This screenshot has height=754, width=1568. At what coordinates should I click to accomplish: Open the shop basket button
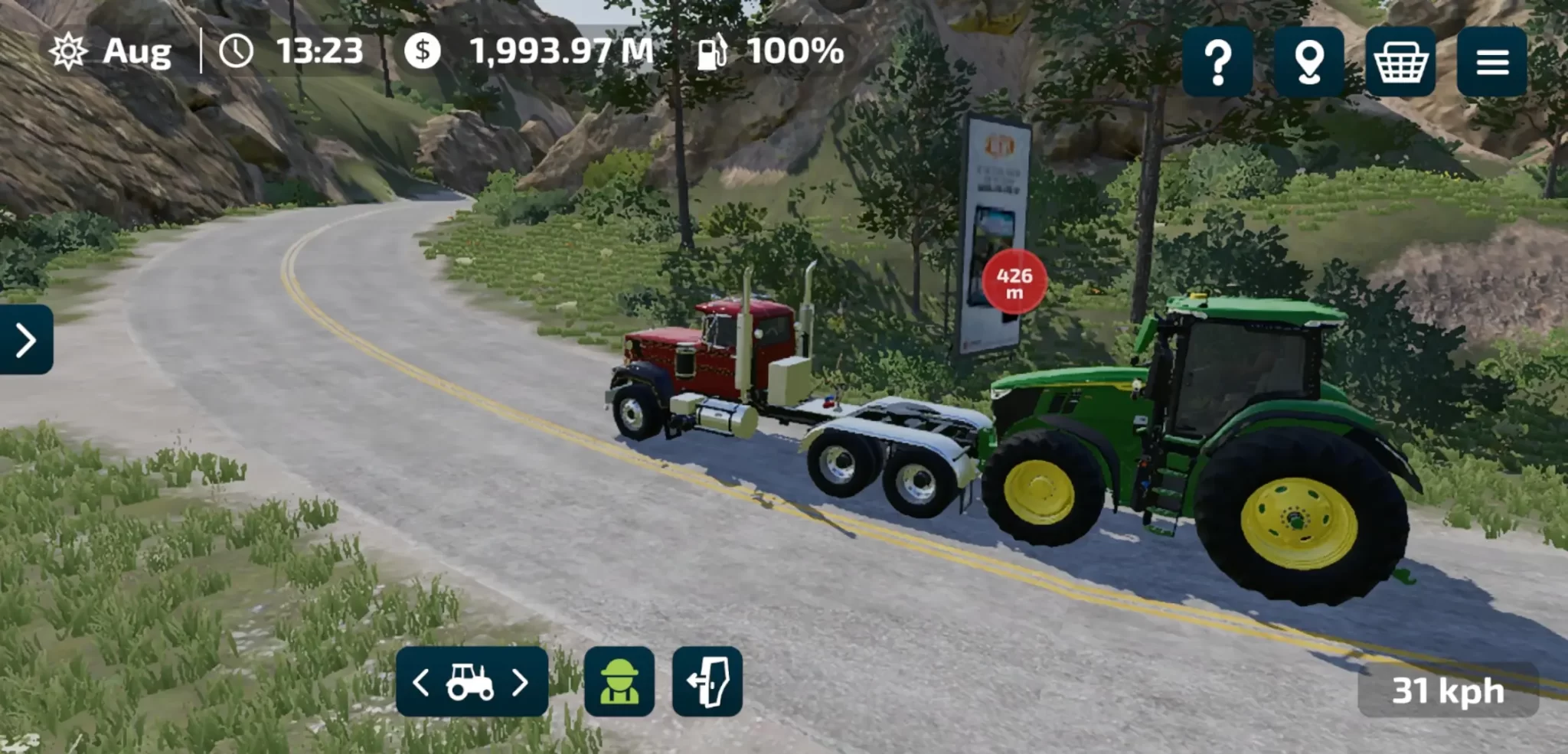[1400, 62]
